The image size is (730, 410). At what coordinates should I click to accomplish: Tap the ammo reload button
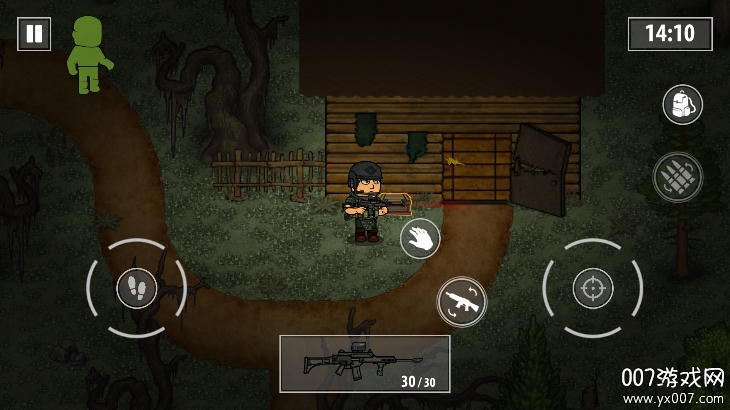pos(677,177)
